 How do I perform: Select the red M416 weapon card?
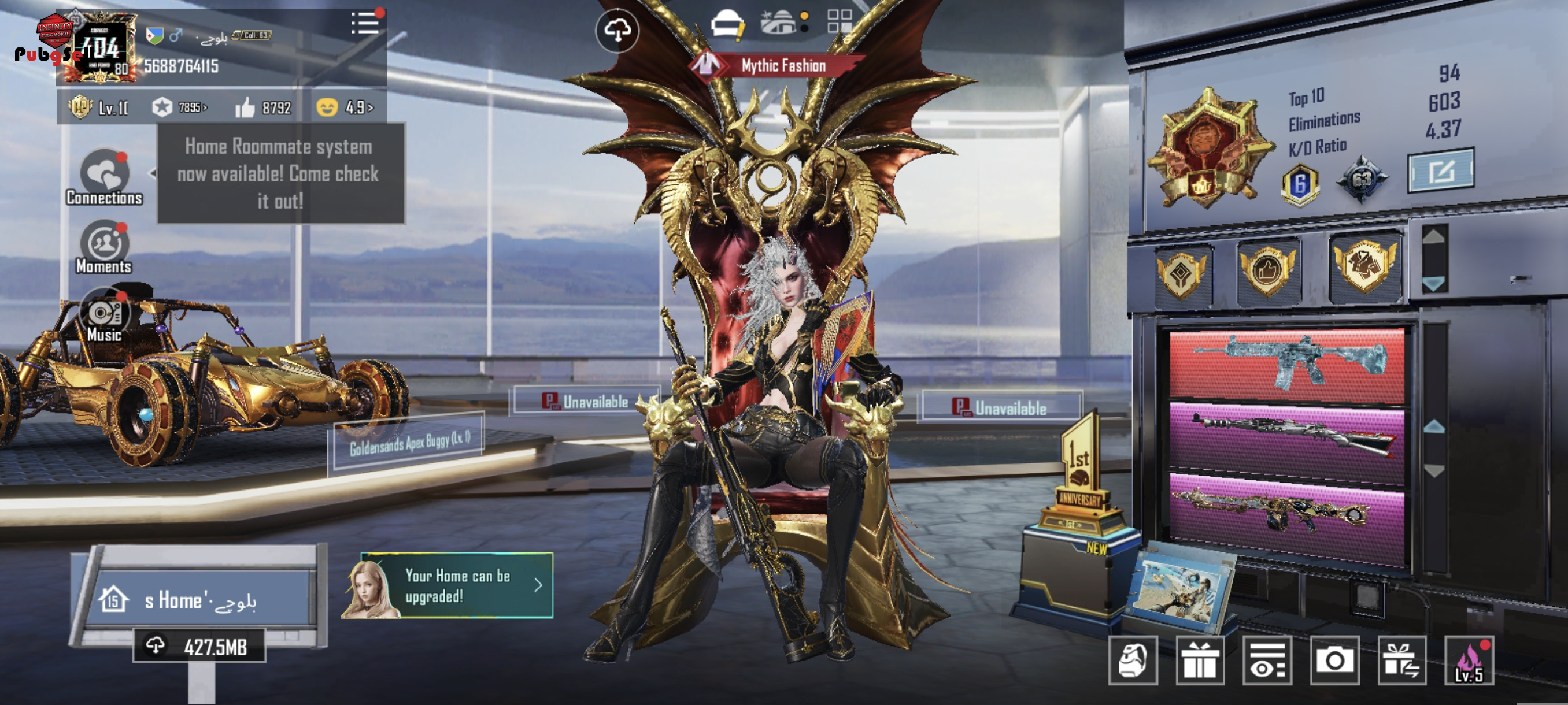point(1287,365)
